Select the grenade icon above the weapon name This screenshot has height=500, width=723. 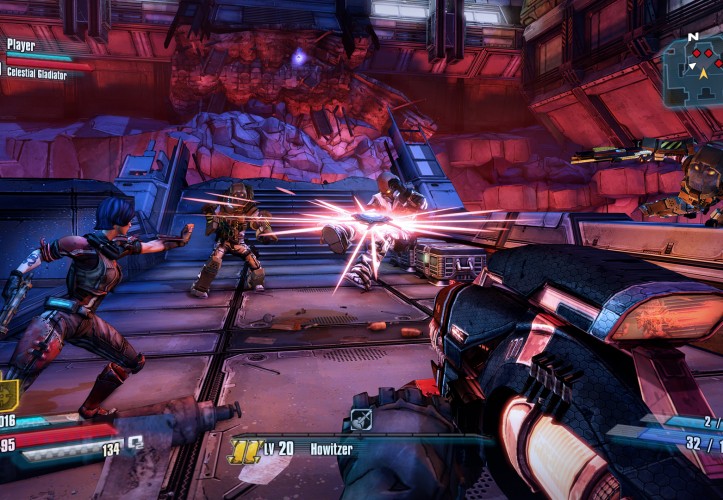tap(361, 419)
